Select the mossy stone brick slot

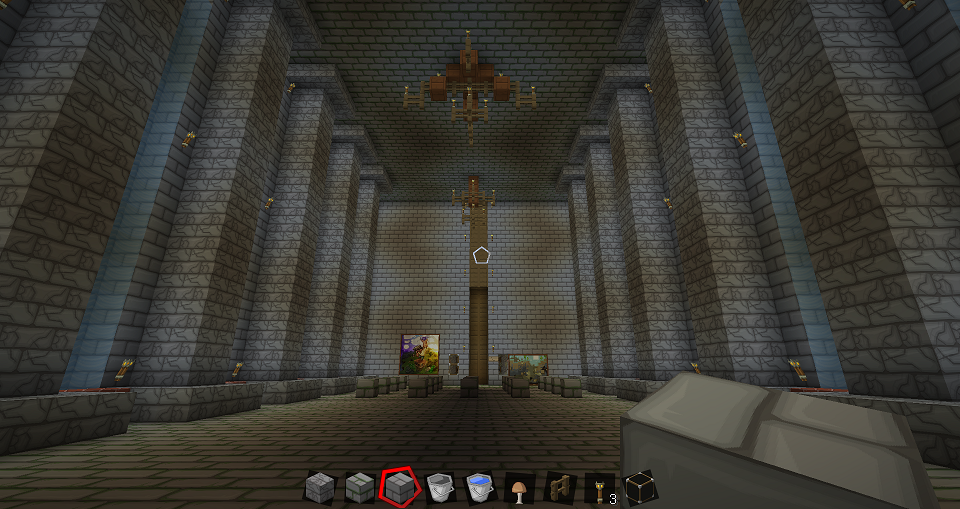(x=359, y=488)
